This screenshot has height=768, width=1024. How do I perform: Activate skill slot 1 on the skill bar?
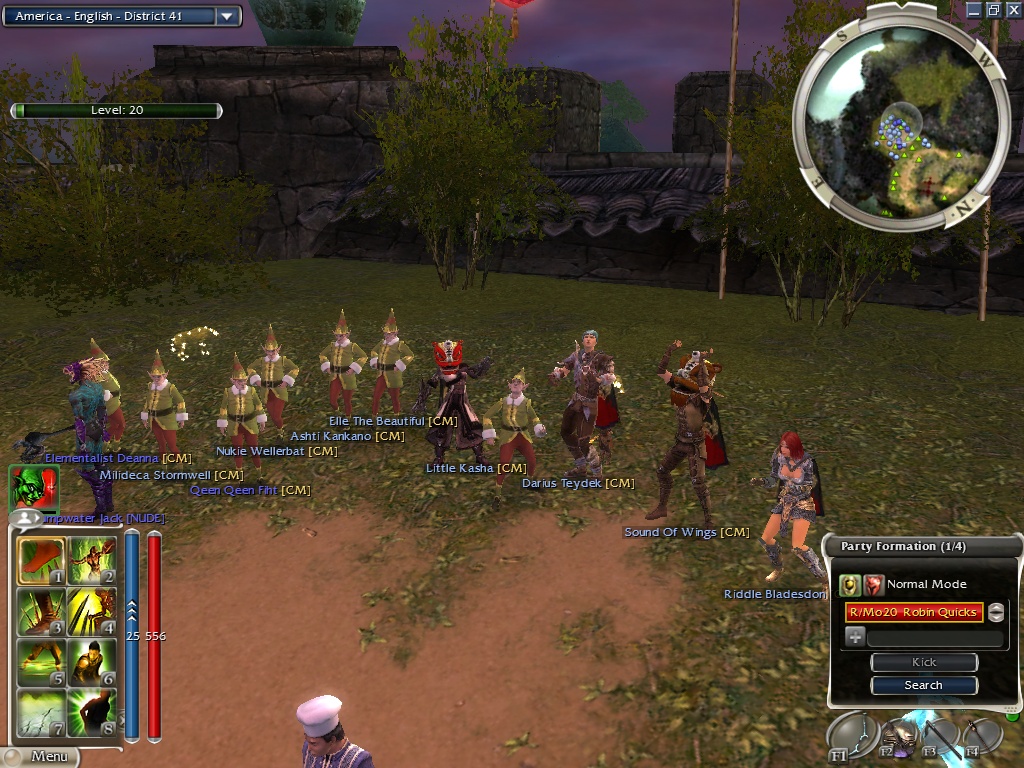coord(42,561)
